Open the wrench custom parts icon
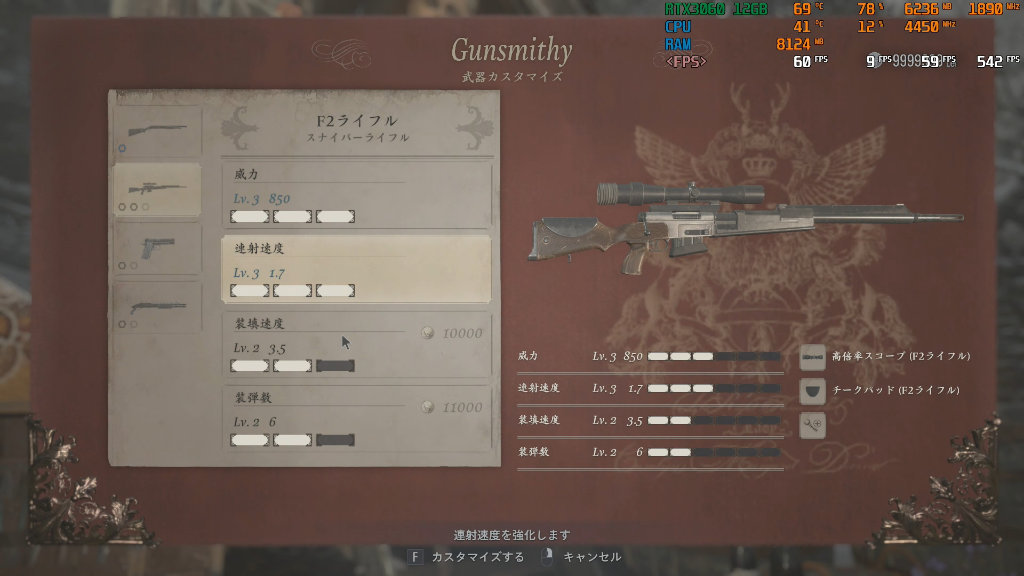The image size is (1024, 576). [813, 424]
